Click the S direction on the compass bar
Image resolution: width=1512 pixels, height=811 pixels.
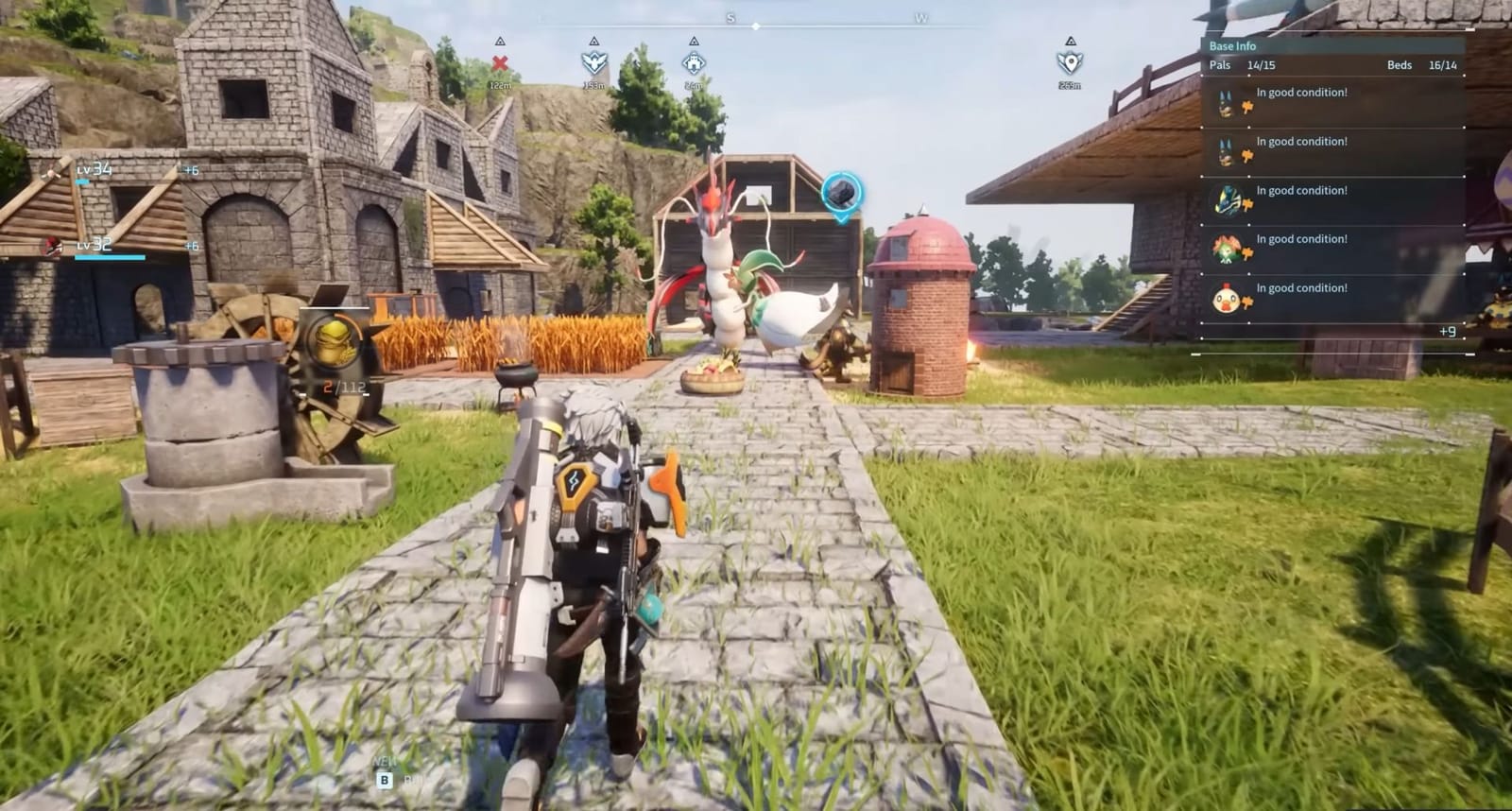(730, 17)
